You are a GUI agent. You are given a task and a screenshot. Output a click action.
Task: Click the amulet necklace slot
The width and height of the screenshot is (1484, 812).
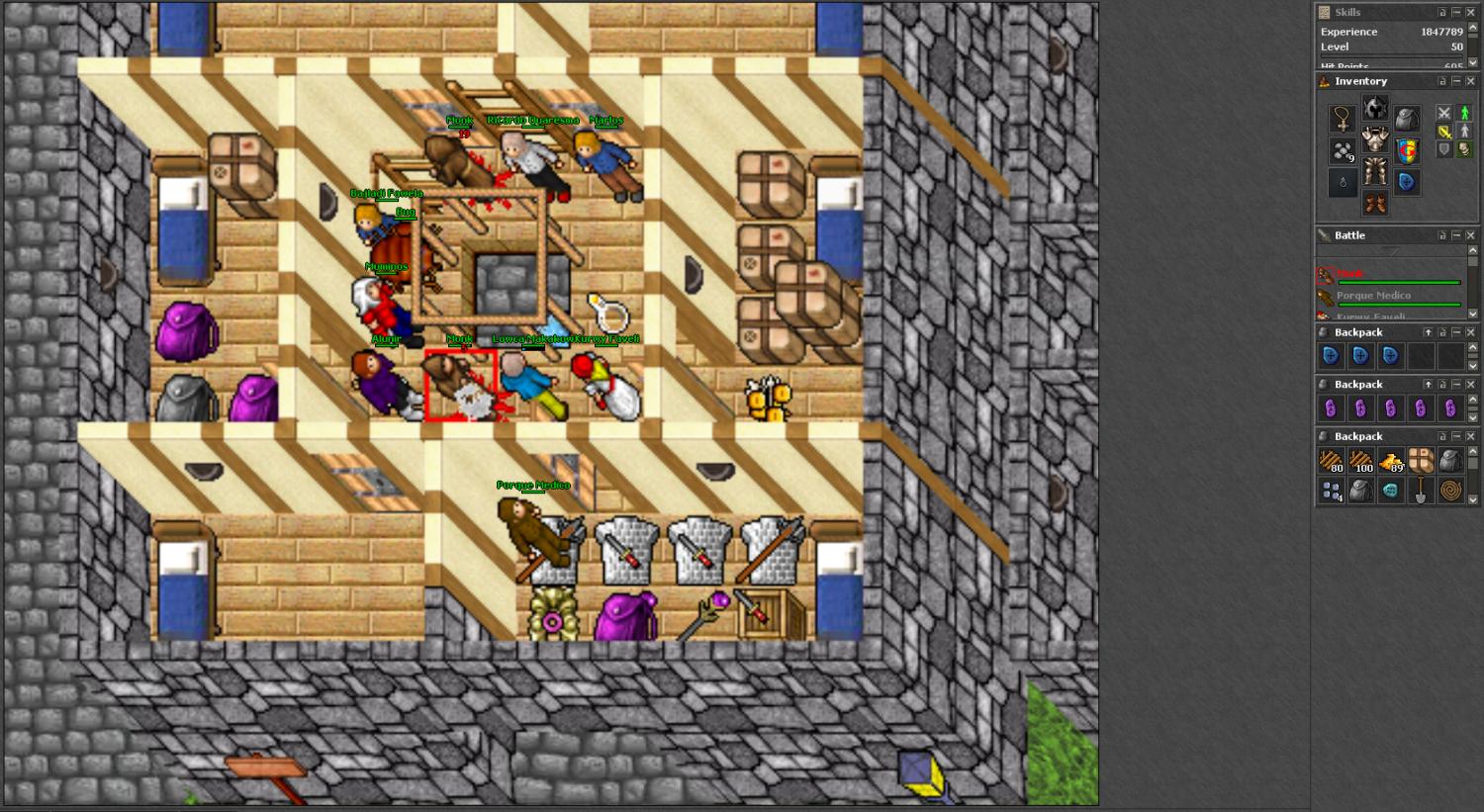tap(1343, 120)
